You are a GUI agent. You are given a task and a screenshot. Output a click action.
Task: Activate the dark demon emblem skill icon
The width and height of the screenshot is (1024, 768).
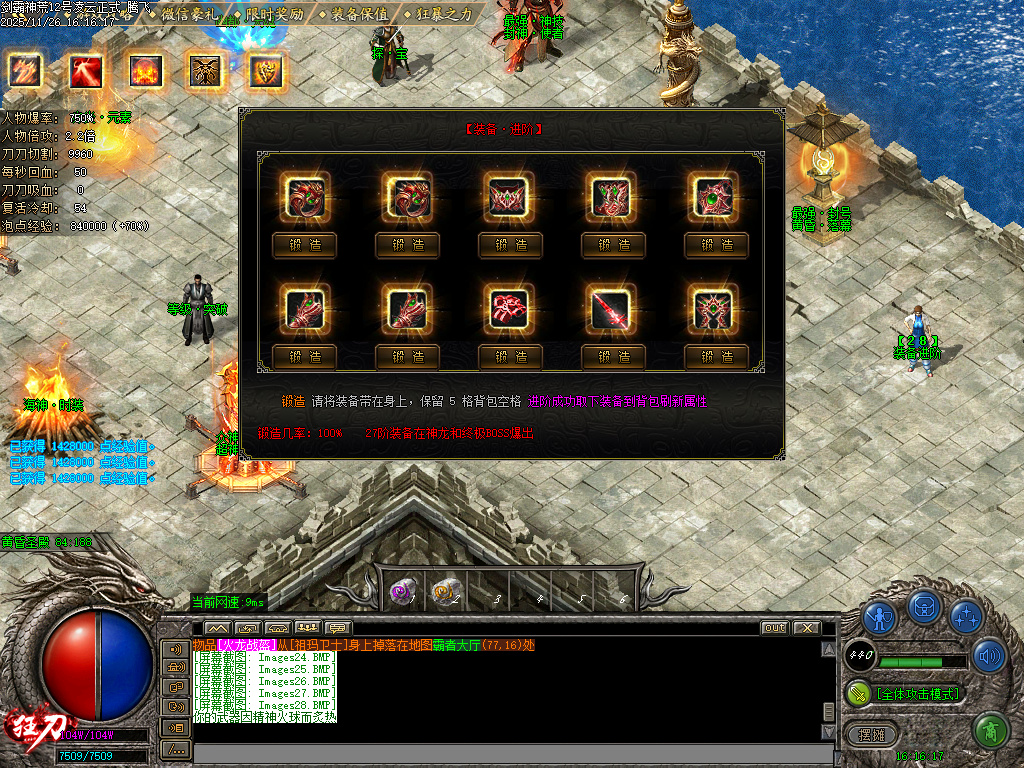tap(205, 71)
